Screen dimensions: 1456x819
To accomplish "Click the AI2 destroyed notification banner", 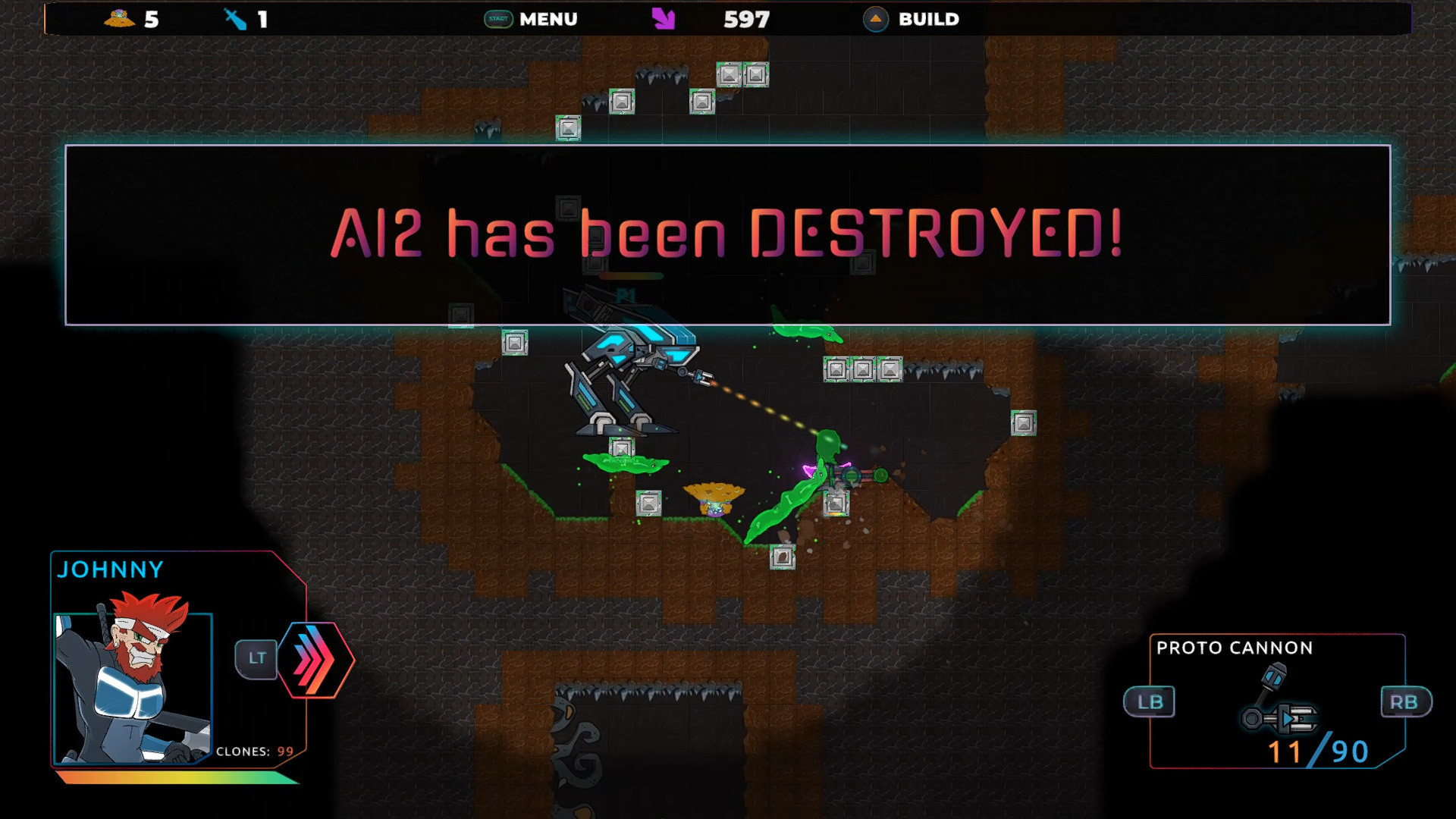I will (x=728, y=235).
